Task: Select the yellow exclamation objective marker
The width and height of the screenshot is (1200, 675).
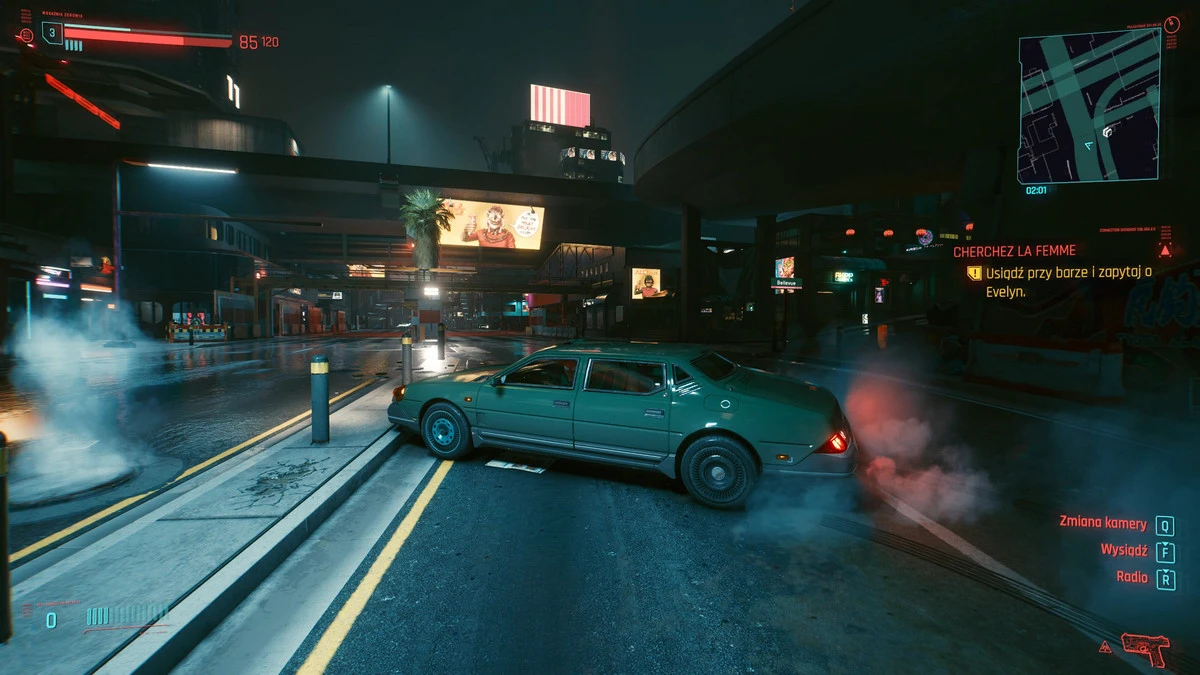Action: coord(974,272)
